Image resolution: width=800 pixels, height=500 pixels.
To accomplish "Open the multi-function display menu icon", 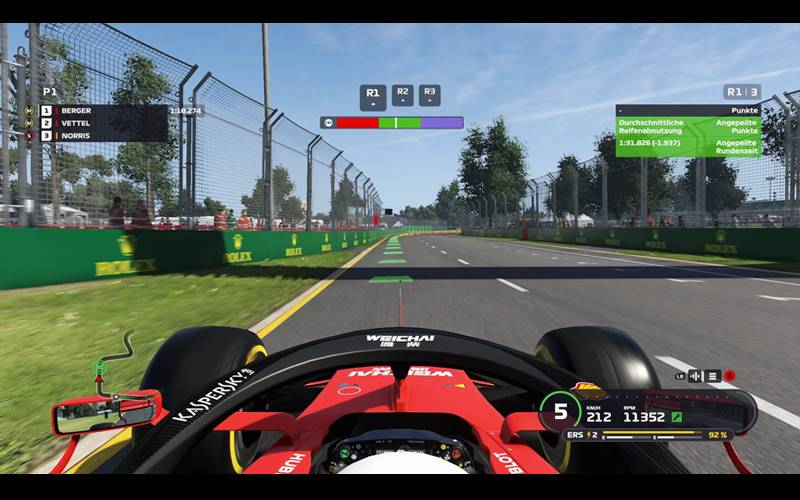I will (x=712, y=376).
